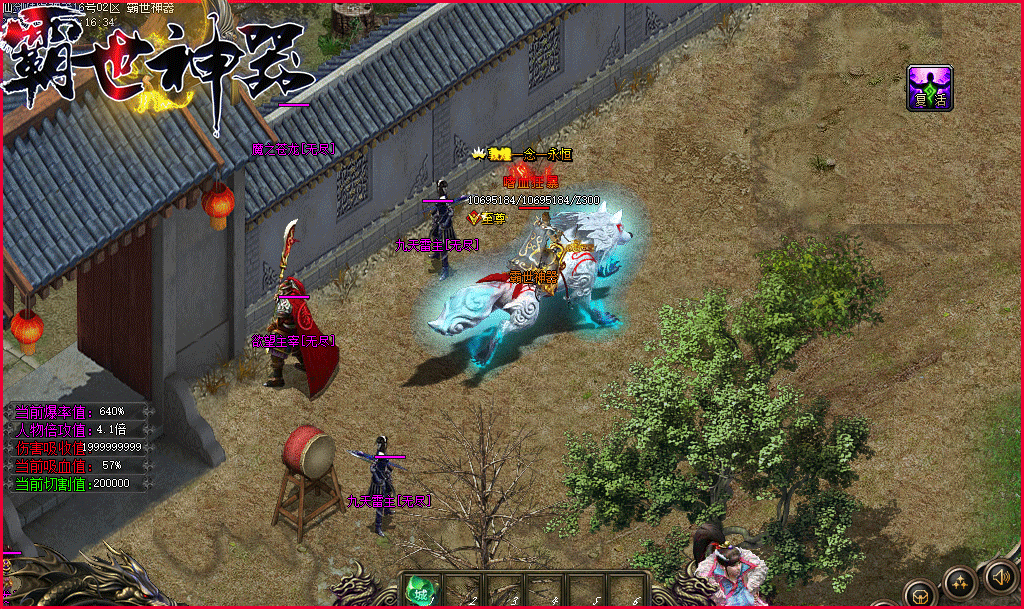This screenshot has width=1024, height=609.
Task: Open the cube-shaped round button
Action: 921,594
